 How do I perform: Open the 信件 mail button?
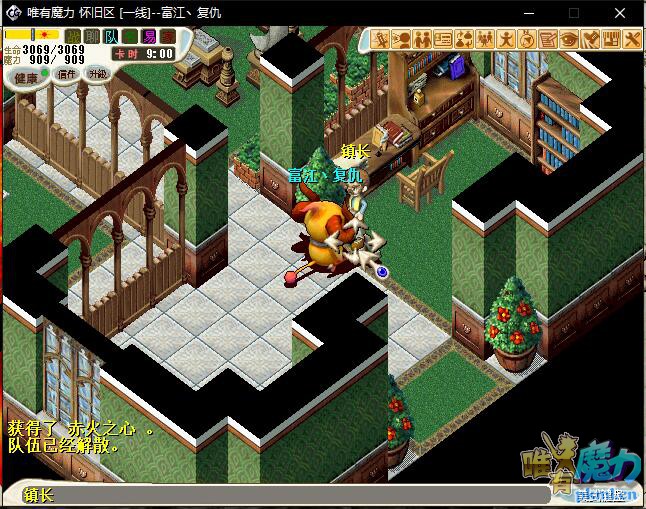click(x=67, y=74)
